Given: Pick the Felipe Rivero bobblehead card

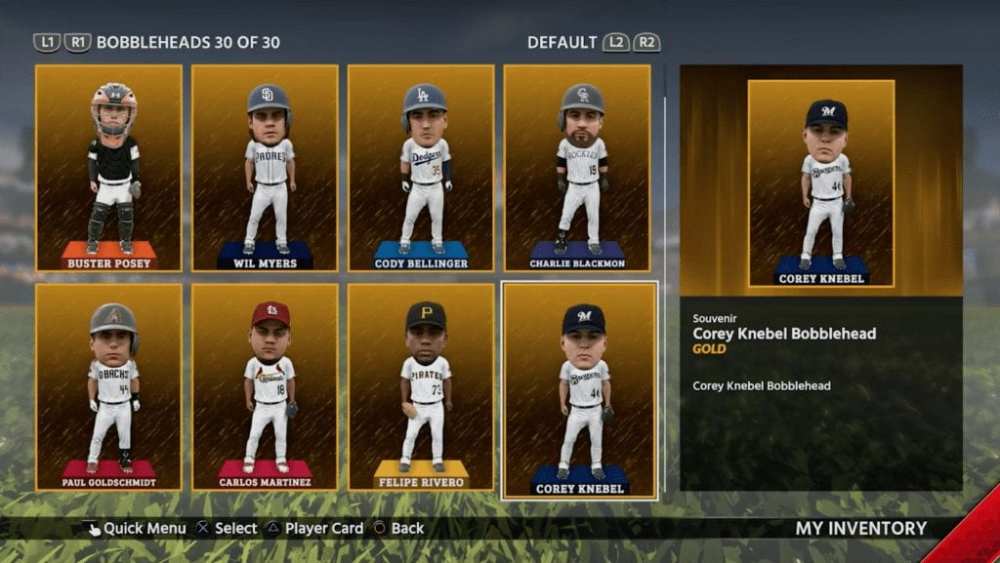Looking at the screenshot, I should (x=421, y=387).
